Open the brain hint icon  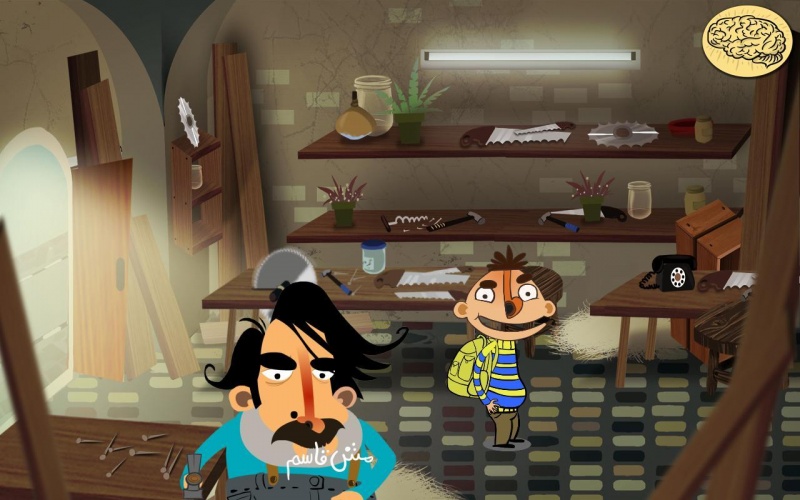pyautogui.click(x=748, y=39)
